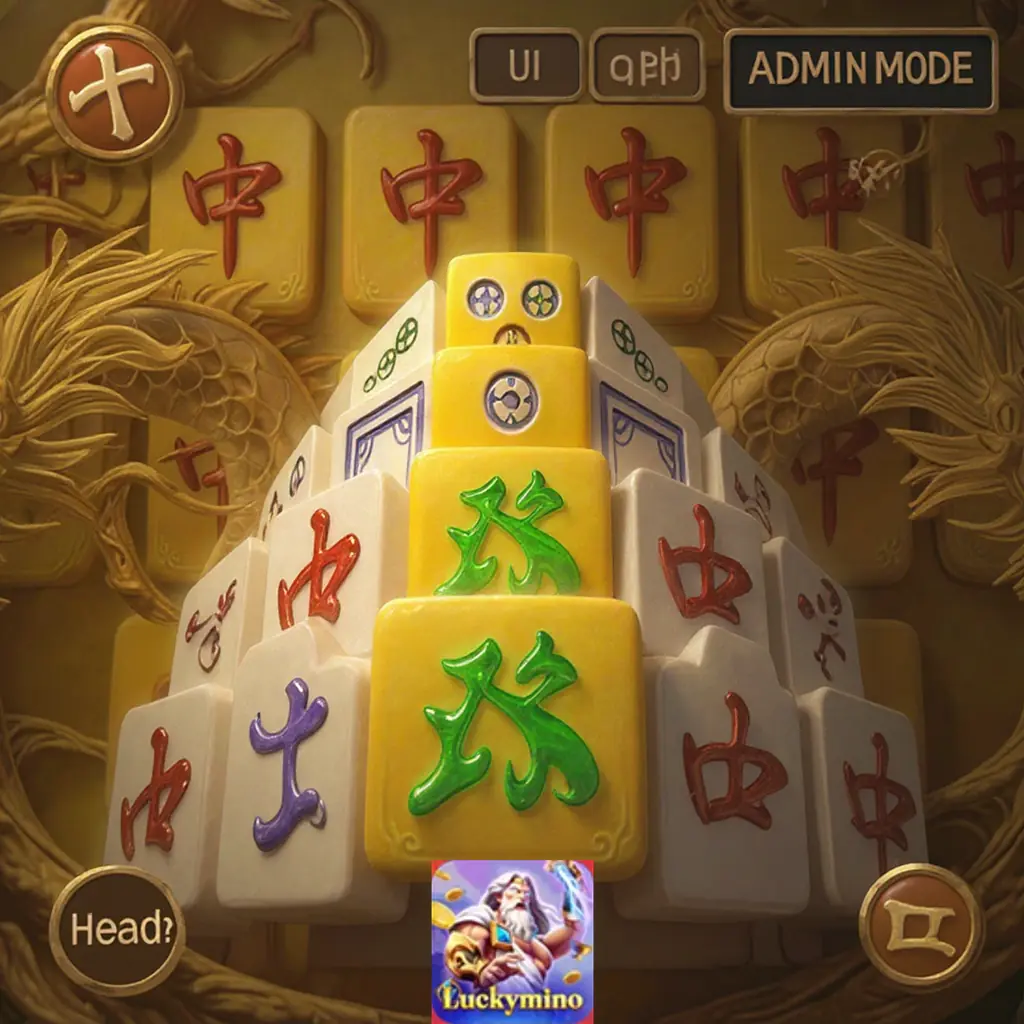Screen dimensions: 1024x1024
Task: Choose the yellow tile with single circle
Action: 510,398
